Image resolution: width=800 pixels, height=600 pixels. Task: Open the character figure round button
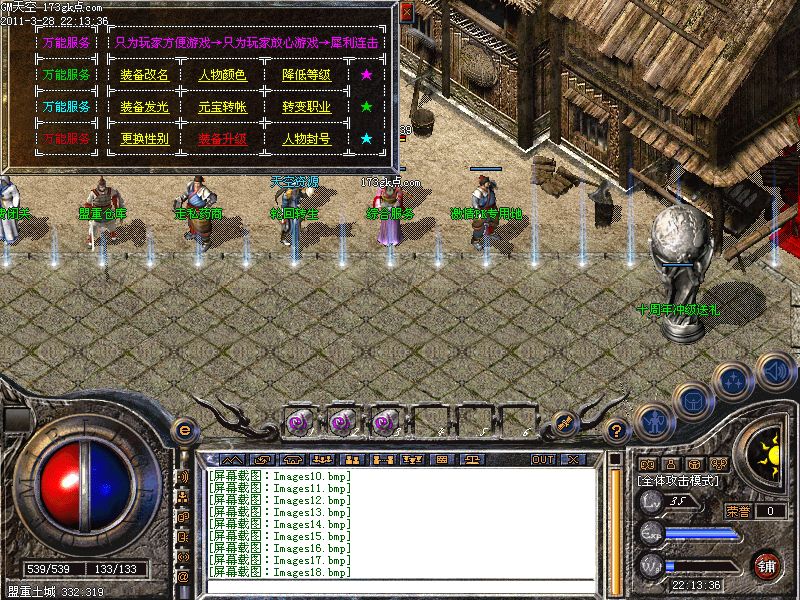[652, 423]
